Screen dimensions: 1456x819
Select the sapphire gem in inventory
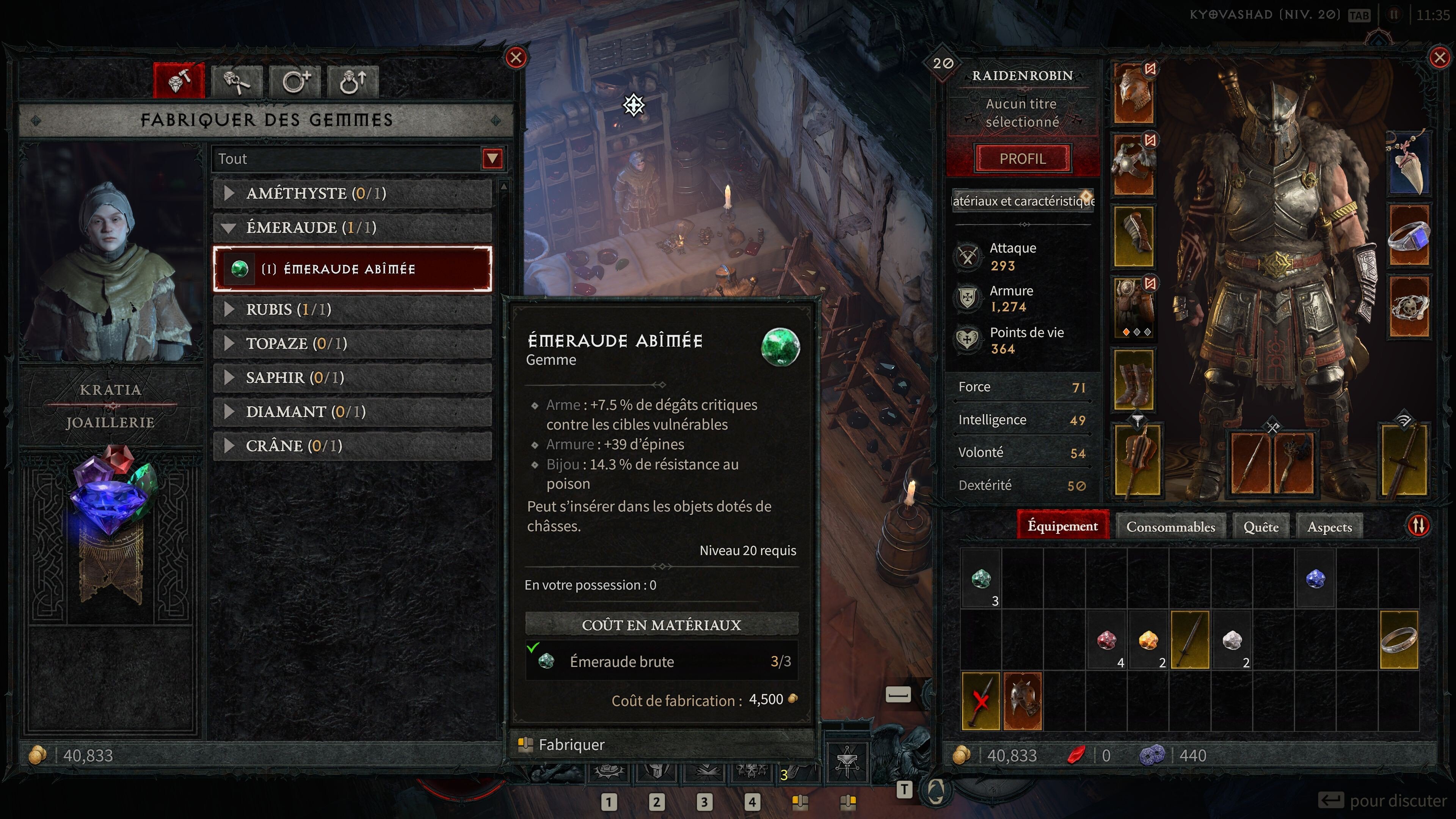(1316, 578)
